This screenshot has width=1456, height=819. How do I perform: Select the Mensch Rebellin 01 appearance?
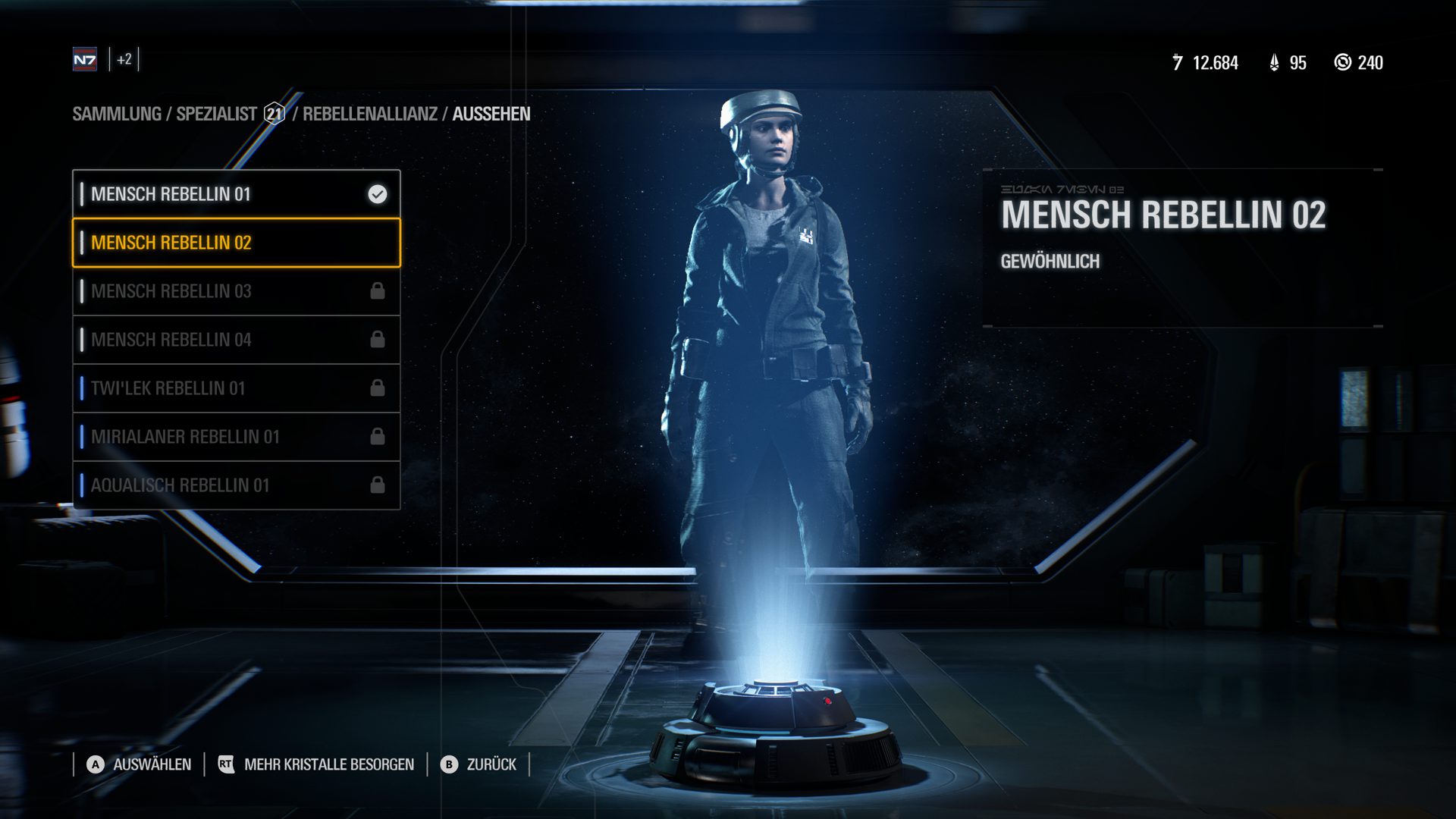(236, 194)
